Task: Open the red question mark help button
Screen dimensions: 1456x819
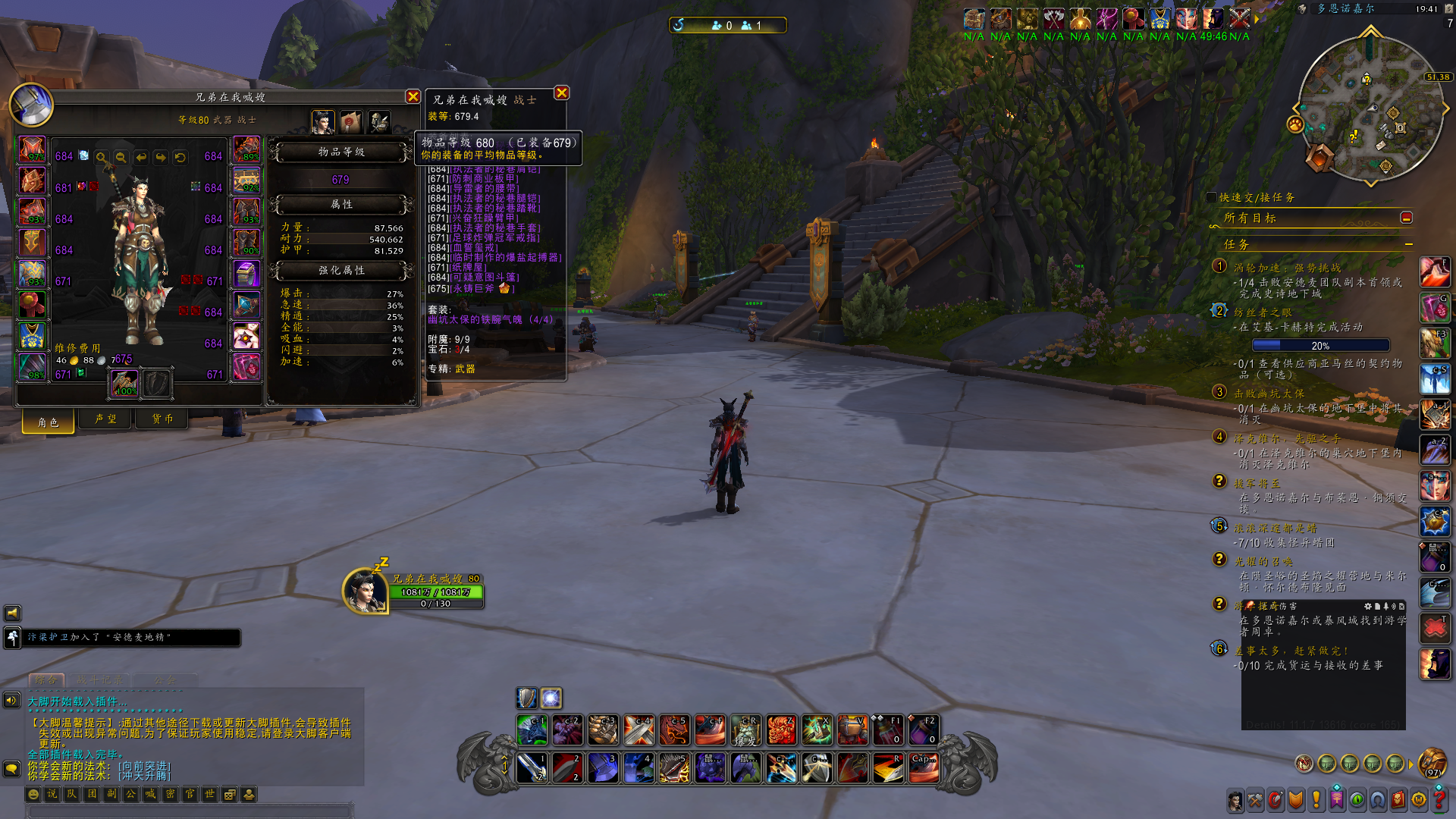Action: tap(1439, 799)
